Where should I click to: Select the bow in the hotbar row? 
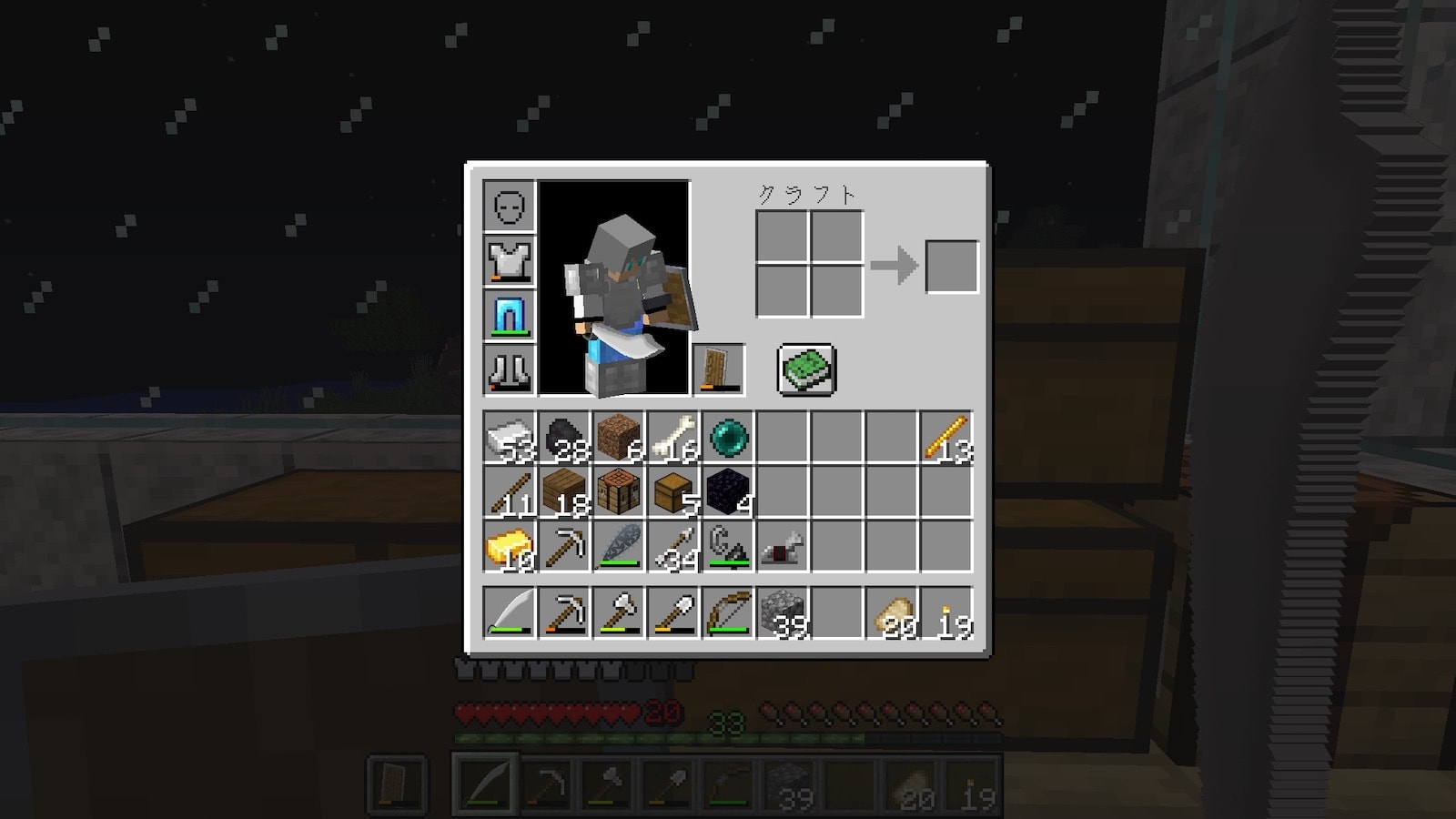tap(728, 612)
